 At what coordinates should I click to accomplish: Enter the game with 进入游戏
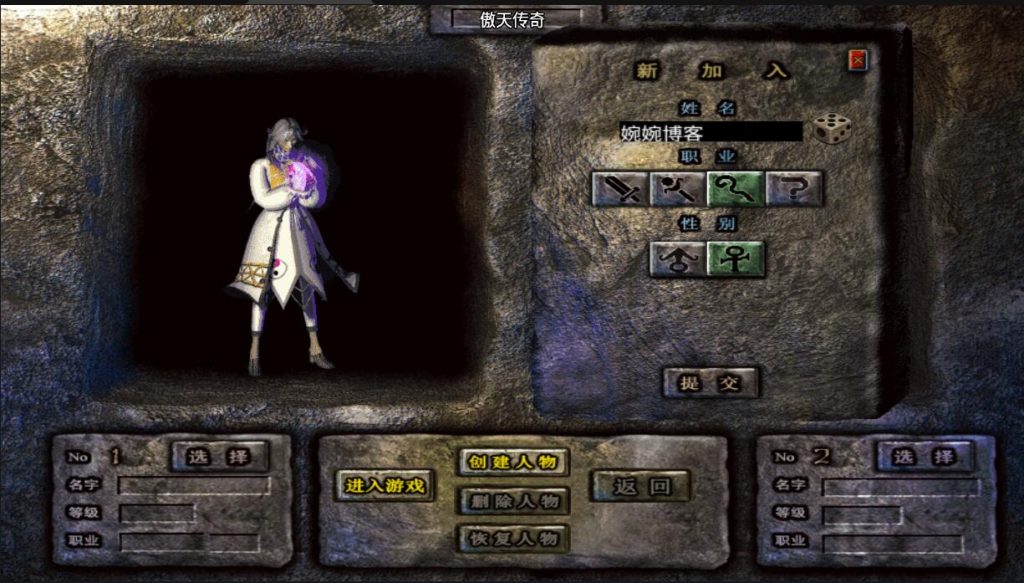point(385,486)
